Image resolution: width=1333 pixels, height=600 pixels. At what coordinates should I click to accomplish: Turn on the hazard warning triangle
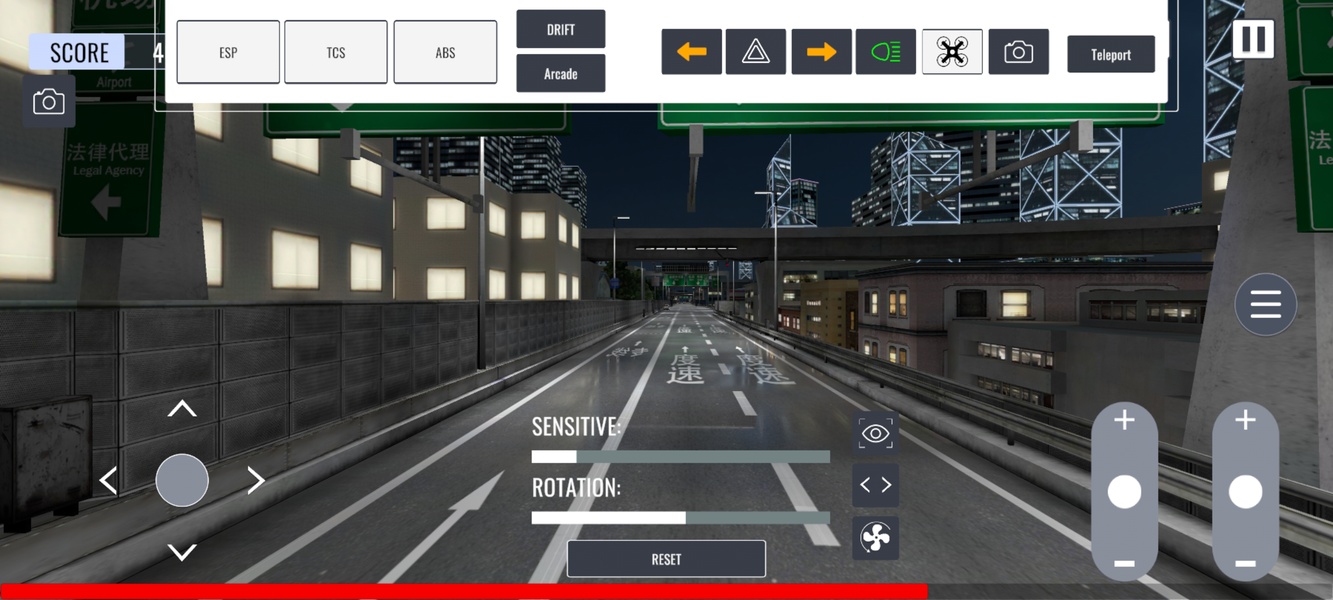756,52
